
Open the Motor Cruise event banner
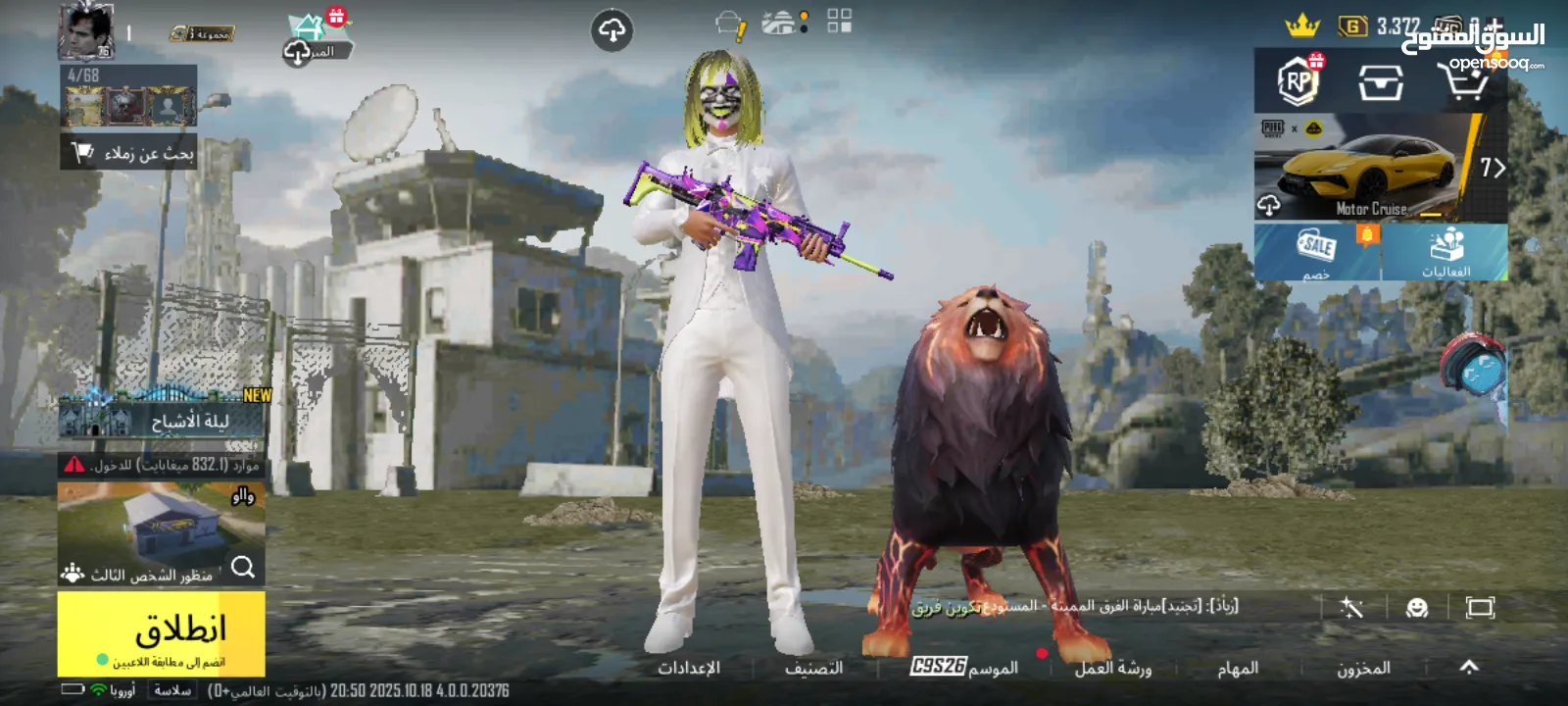(1372, 168)
